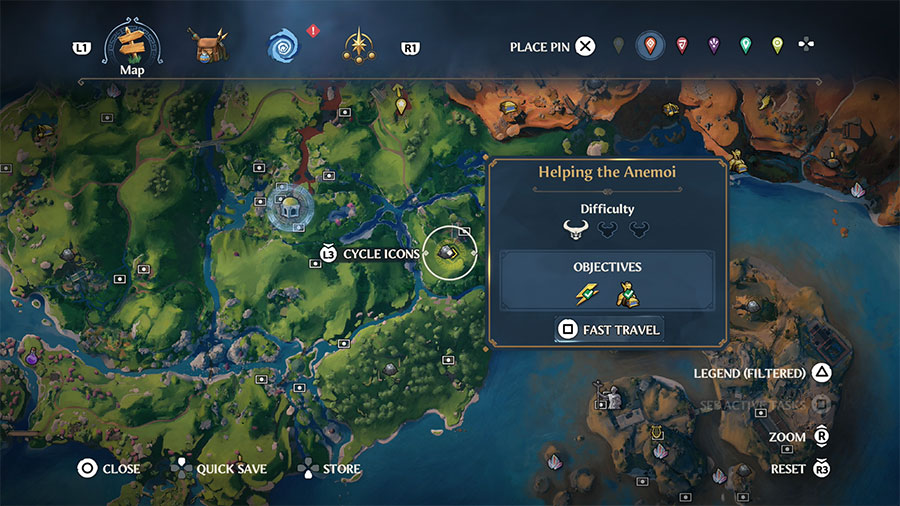Select the orange map pin
This screenshot has width=900, height=506.
[651, 46]
